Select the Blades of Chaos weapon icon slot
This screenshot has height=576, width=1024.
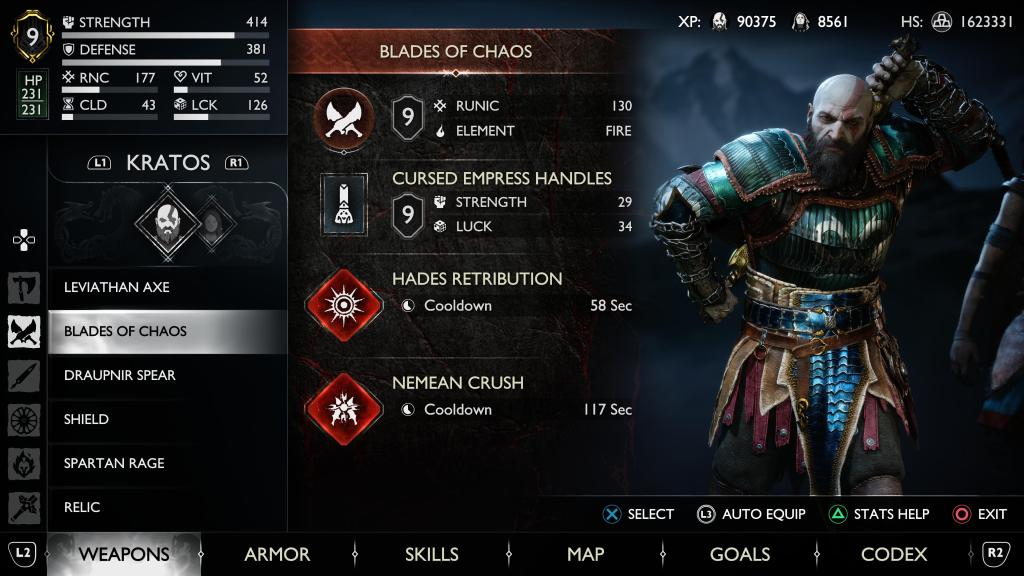344,118
